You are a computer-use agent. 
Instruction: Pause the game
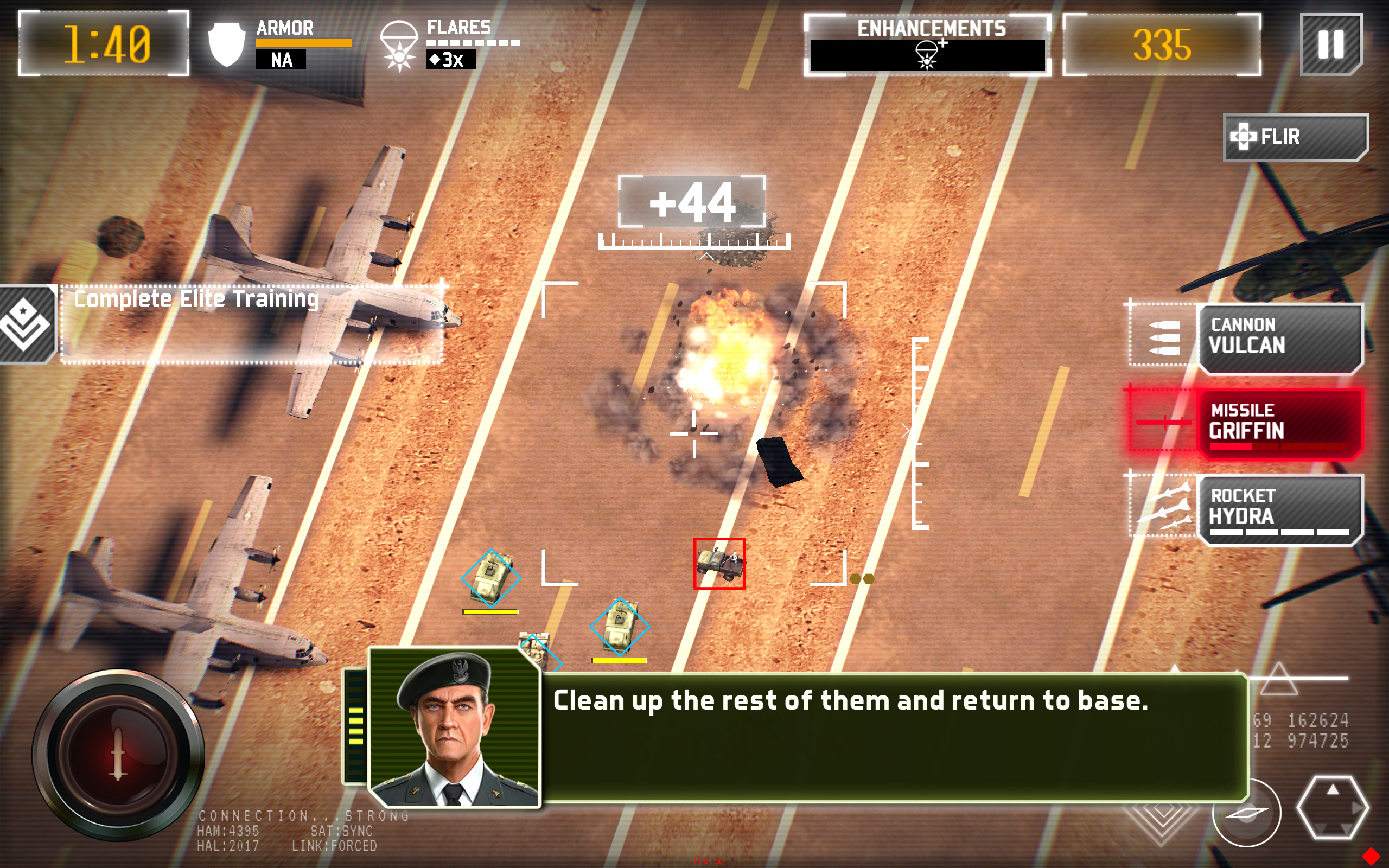[x=1330, y=45]
